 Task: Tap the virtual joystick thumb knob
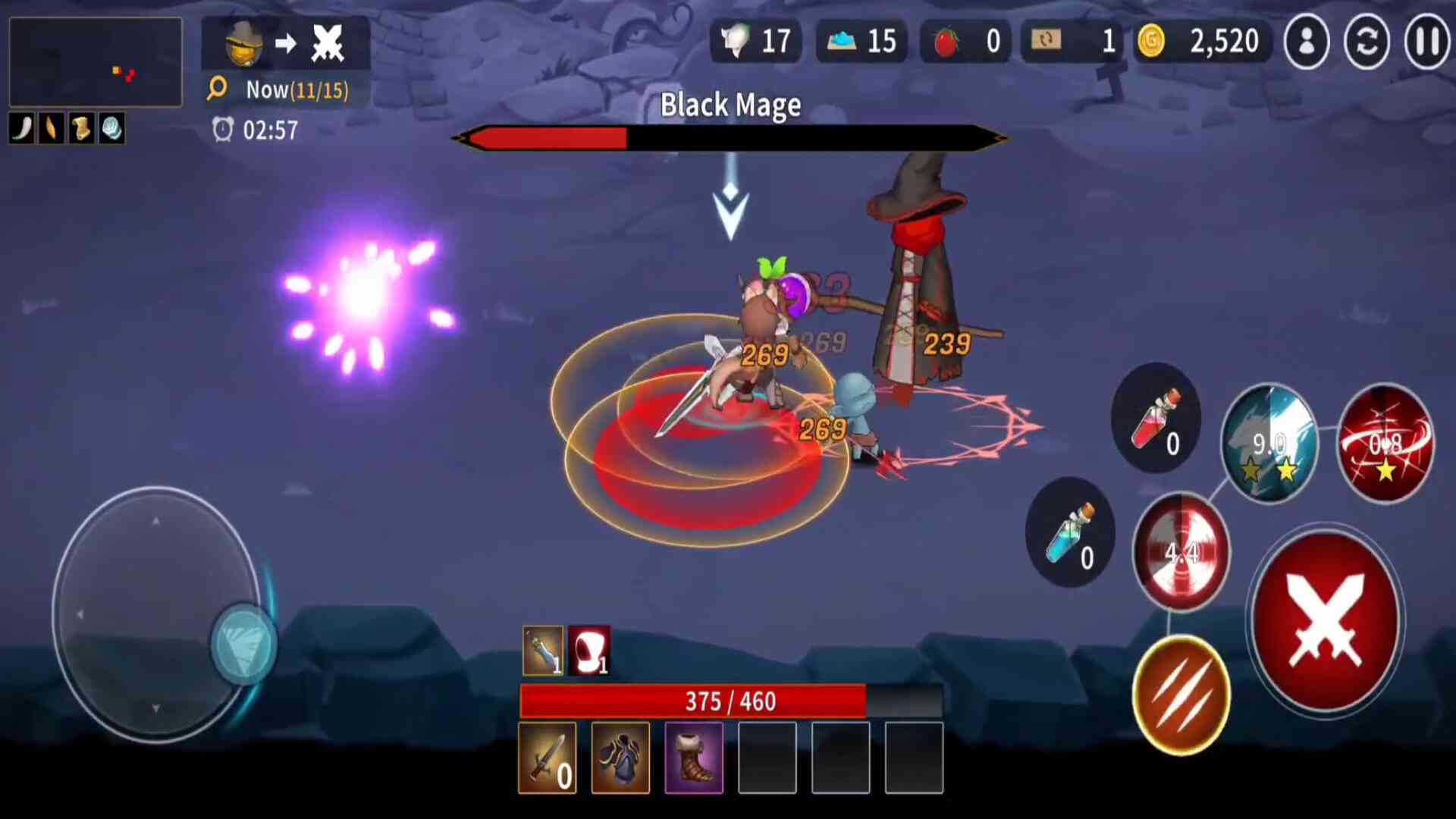click(243, 644)
